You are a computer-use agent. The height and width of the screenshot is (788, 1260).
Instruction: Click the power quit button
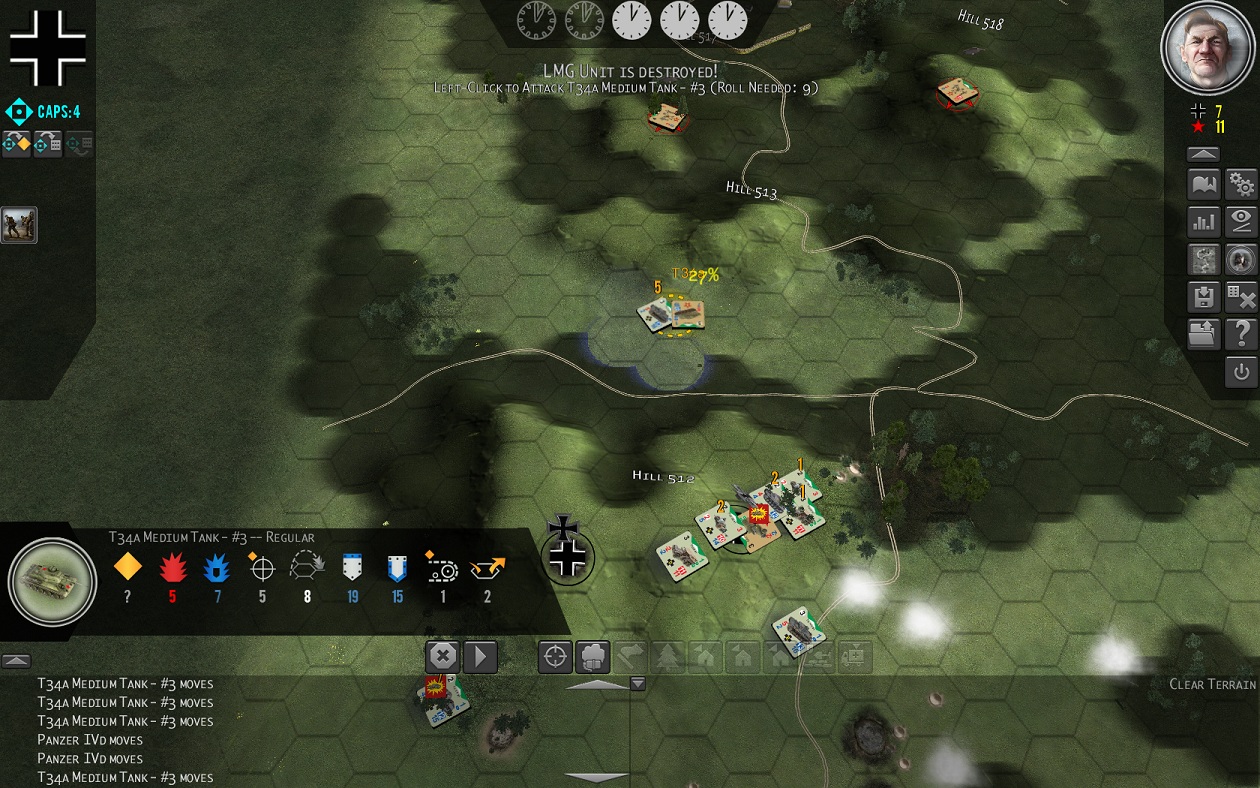pyautogui.click(x=1241, y=372)
